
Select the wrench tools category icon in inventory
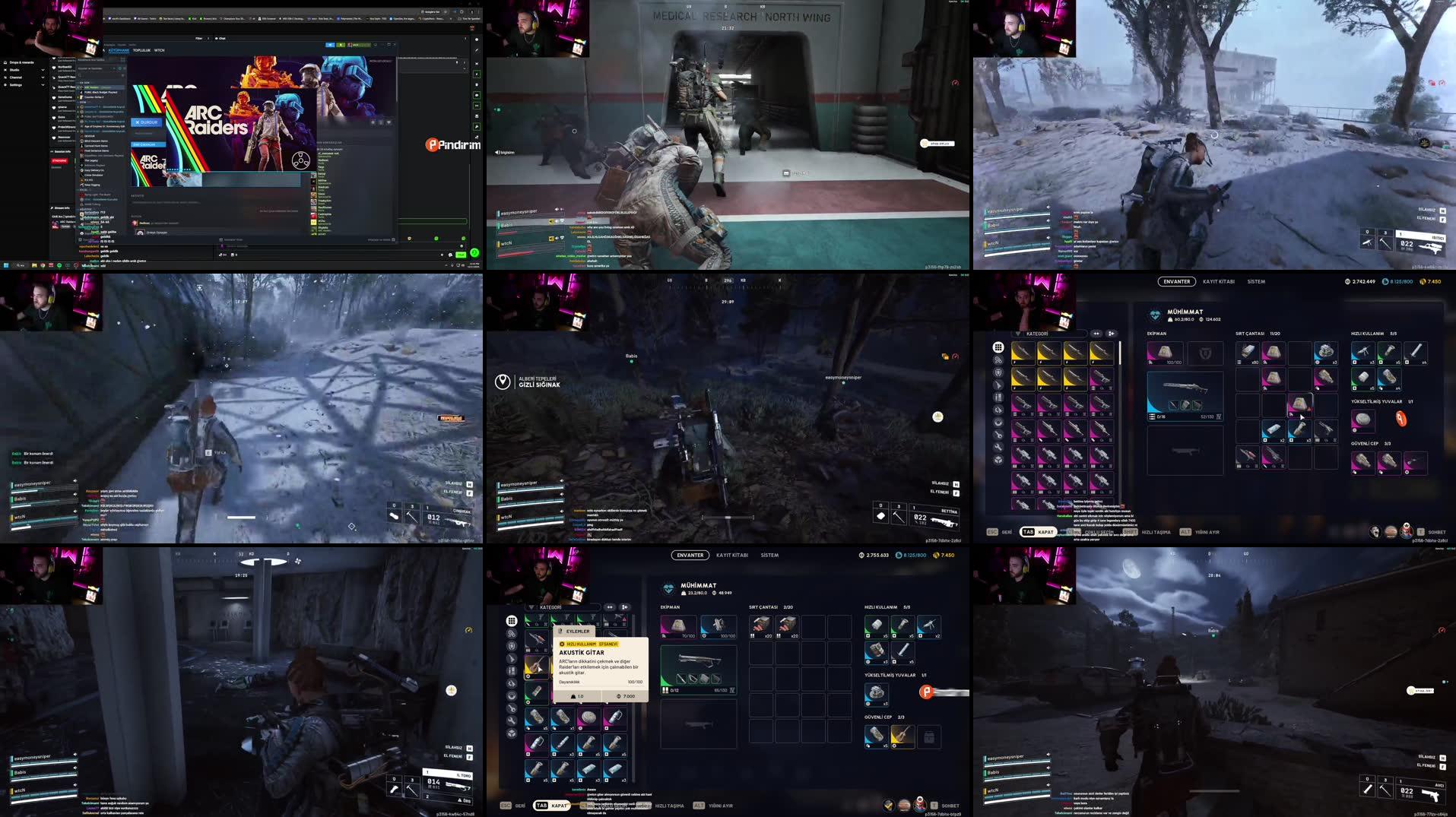click(x=998, y=447)
